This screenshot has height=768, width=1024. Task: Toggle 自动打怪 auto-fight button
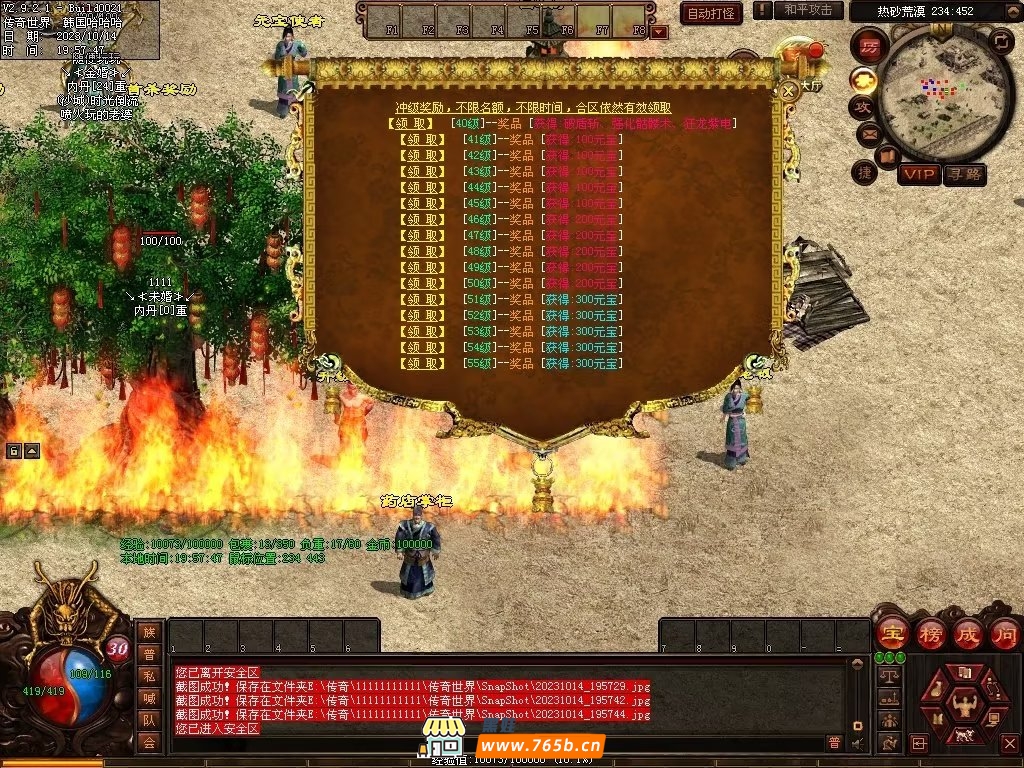711,13
